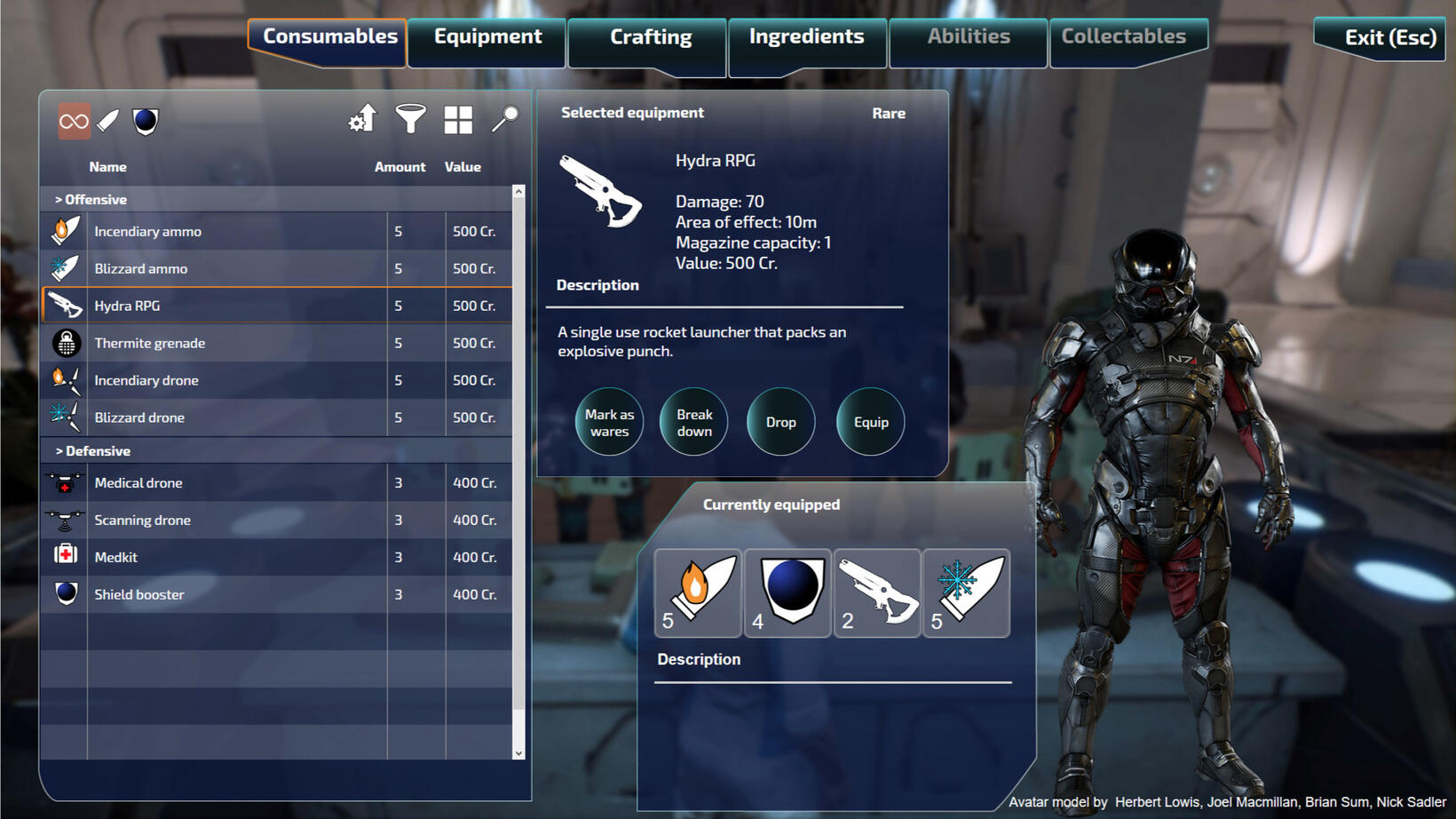This screenshot has width=1456, height=819.
Task: Filter list by ammo bullet icon
Action: (108, 121)
